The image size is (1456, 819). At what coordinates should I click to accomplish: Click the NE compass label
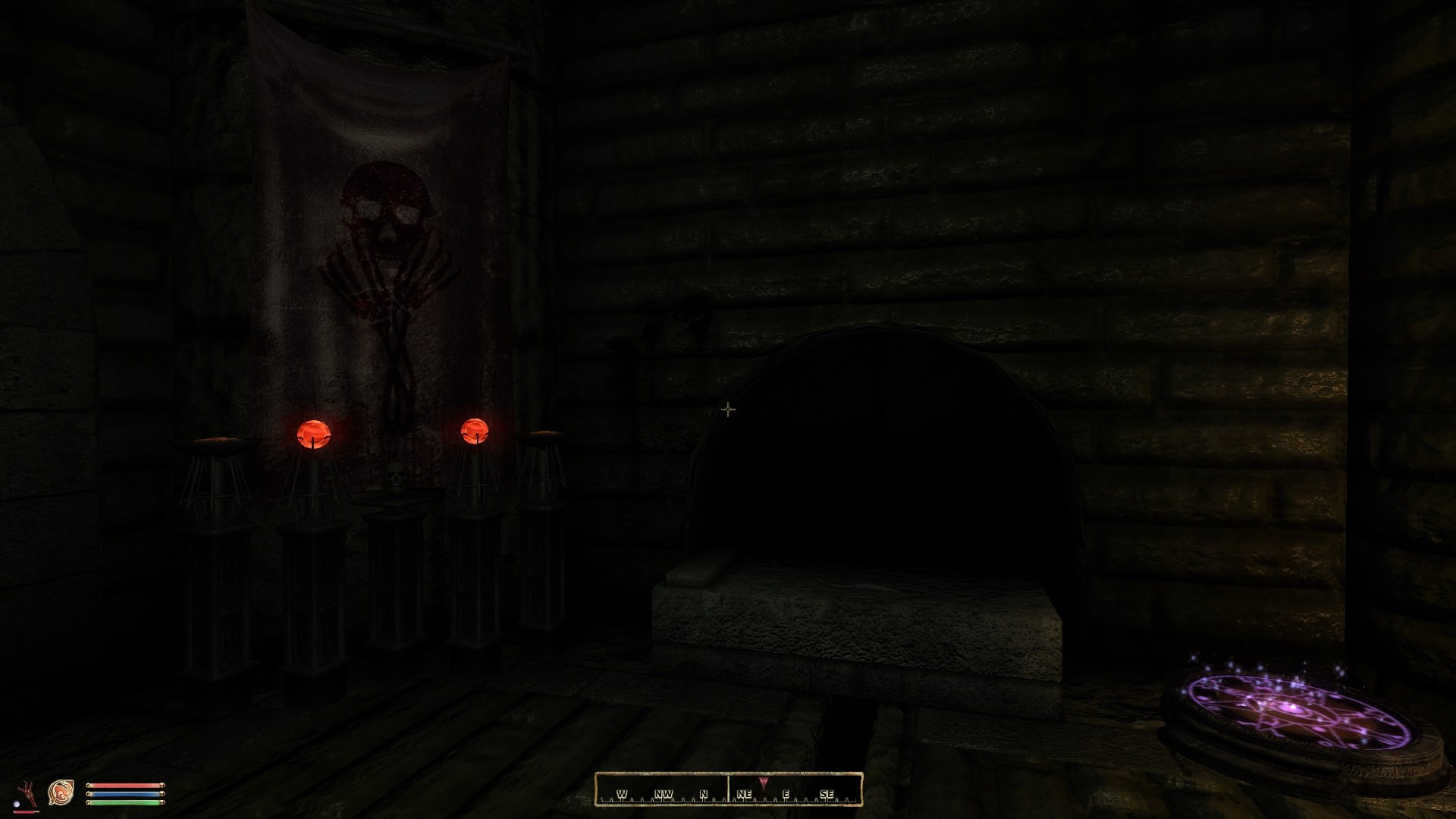(744, 794)
